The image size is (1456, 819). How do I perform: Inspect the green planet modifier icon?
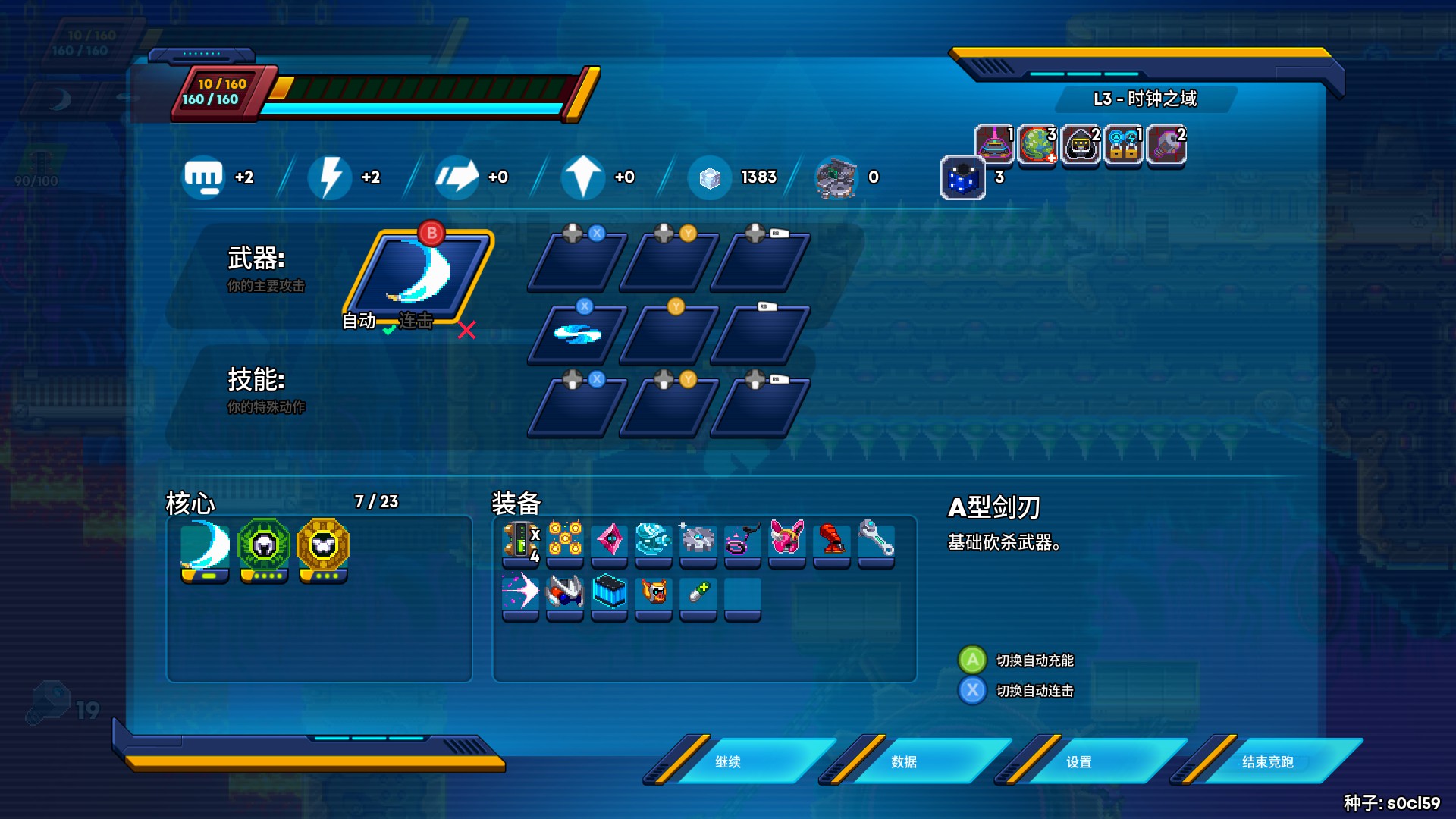[x=1037, y=144]
